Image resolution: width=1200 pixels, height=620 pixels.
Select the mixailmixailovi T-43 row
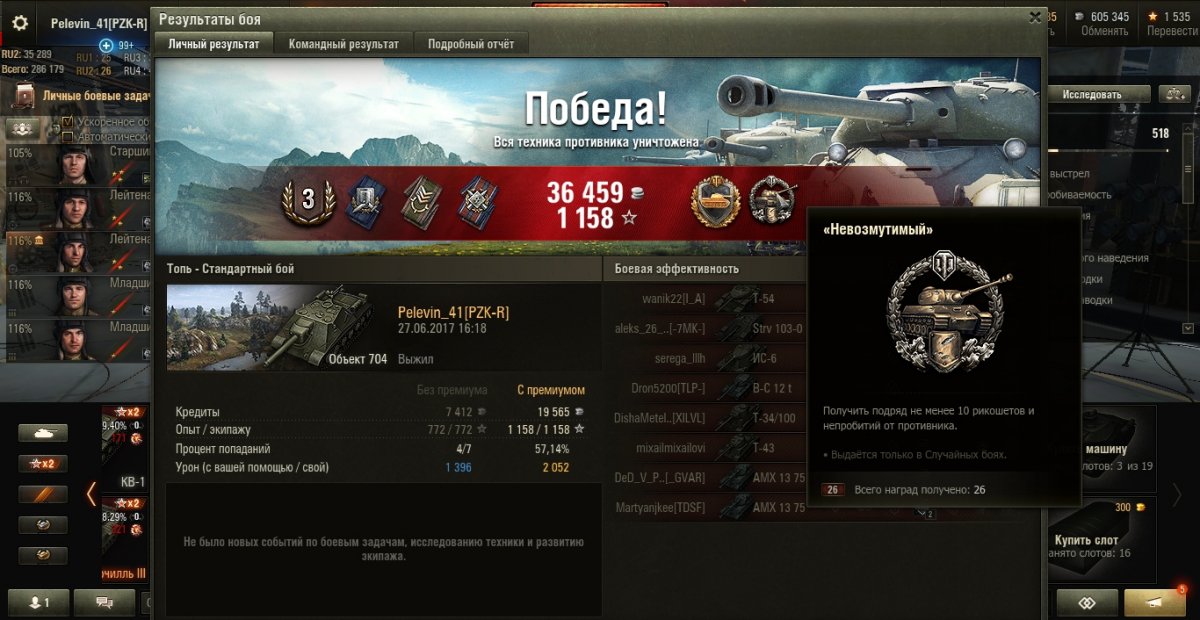pyautogui.click(x=705, y=448)
